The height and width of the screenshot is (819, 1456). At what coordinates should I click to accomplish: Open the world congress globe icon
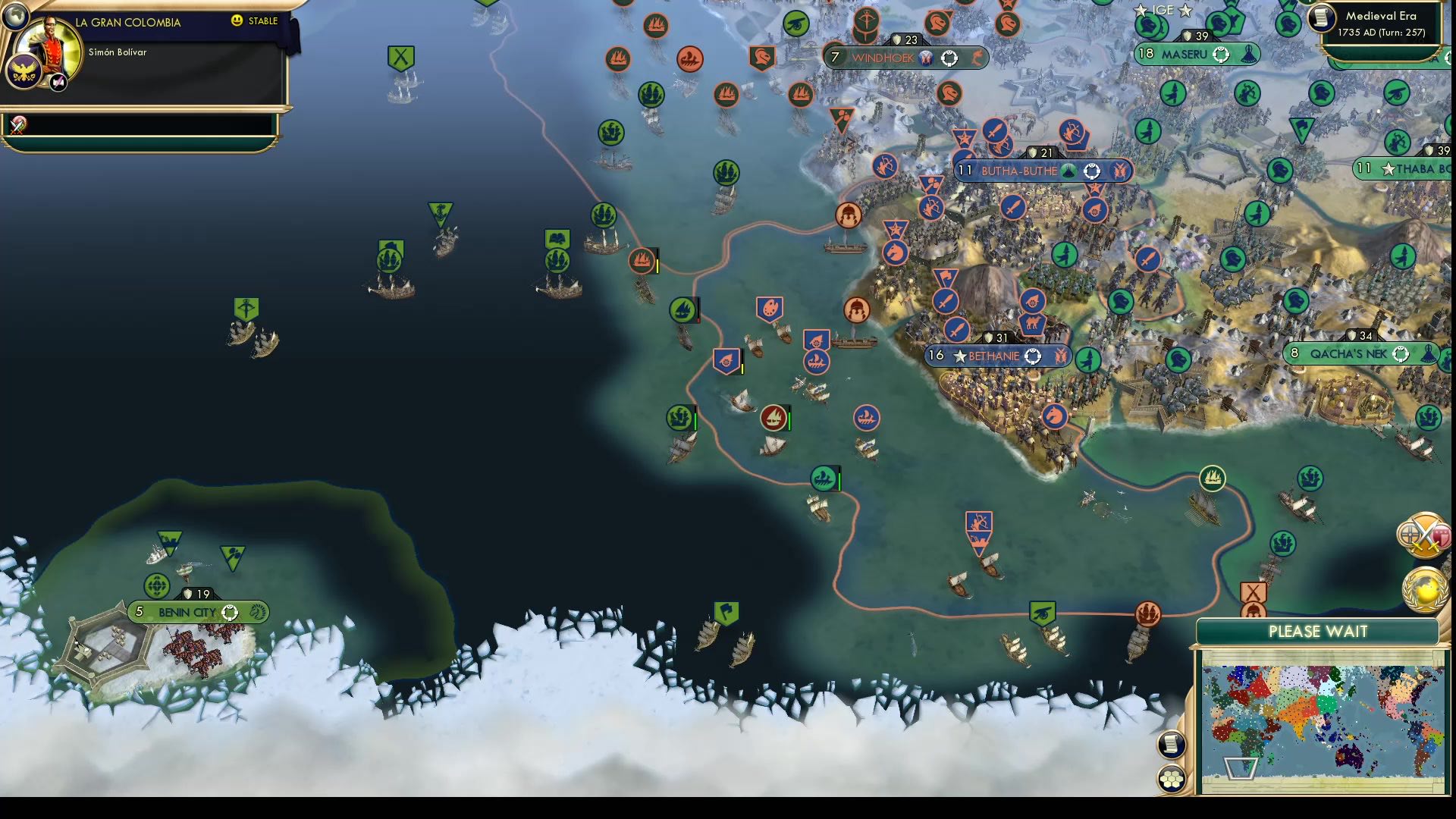[1424, 591]
